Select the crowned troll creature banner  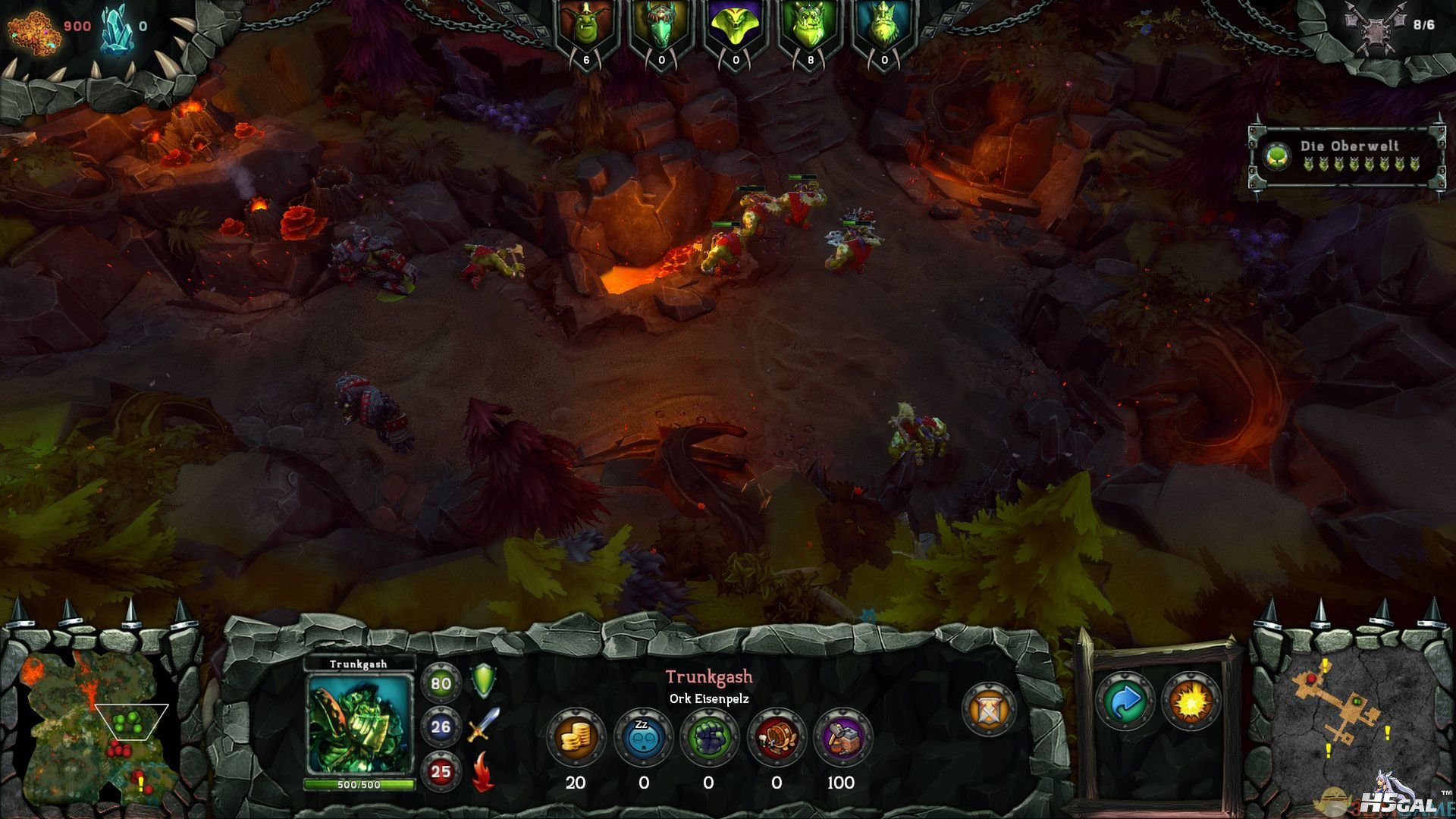coord(884,30)
